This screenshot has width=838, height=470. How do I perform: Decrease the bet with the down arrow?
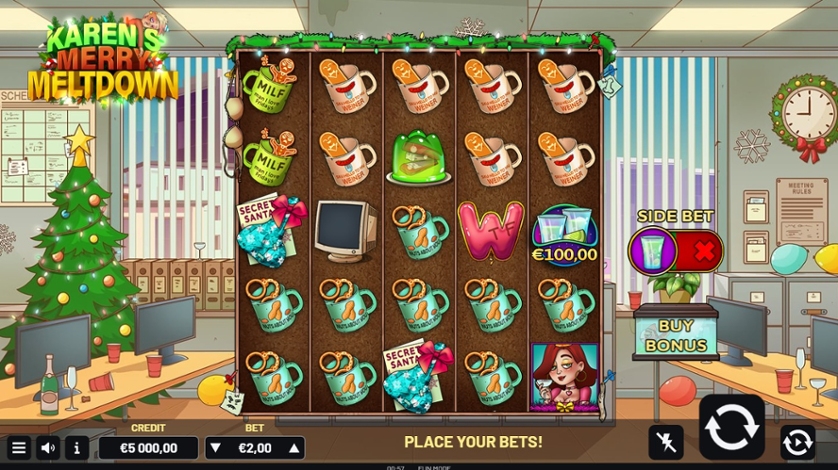[x=216, y=447]
